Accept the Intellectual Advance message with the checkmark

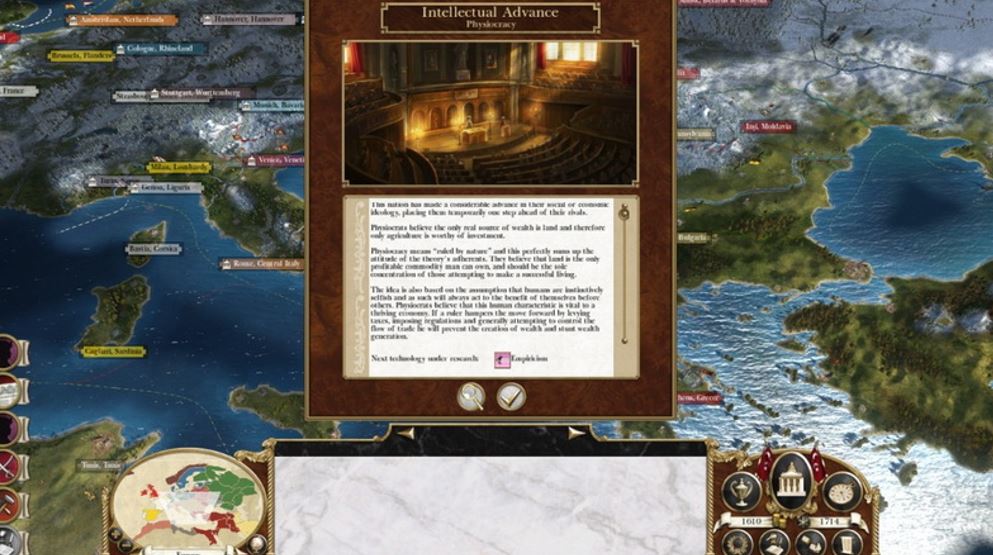coord(511,397)
